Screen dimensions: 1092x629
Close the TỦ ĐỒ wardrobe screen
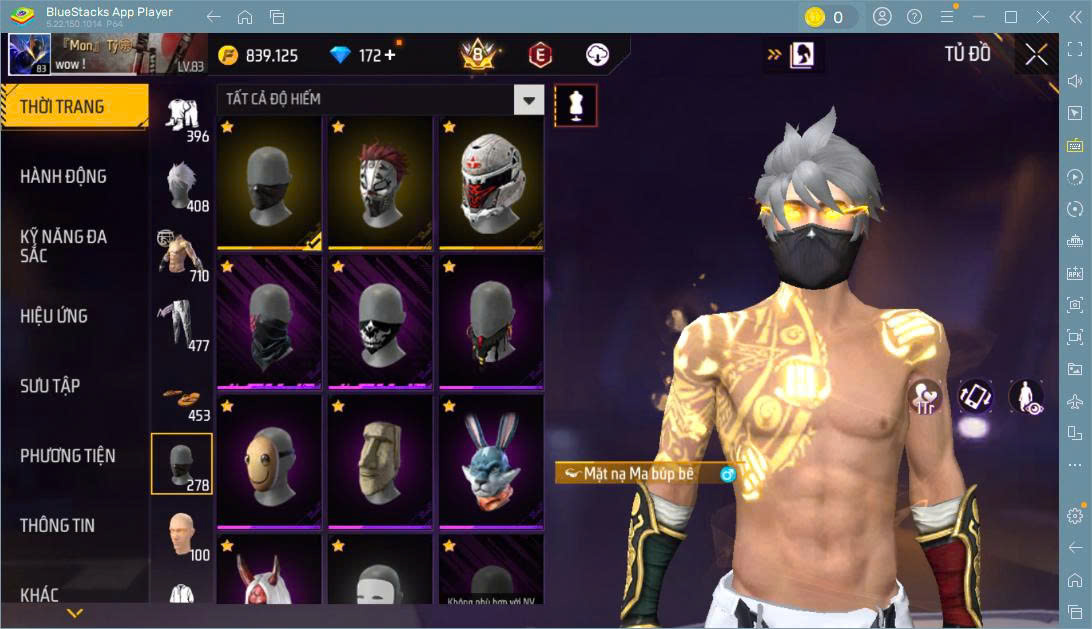[1036, 55]
